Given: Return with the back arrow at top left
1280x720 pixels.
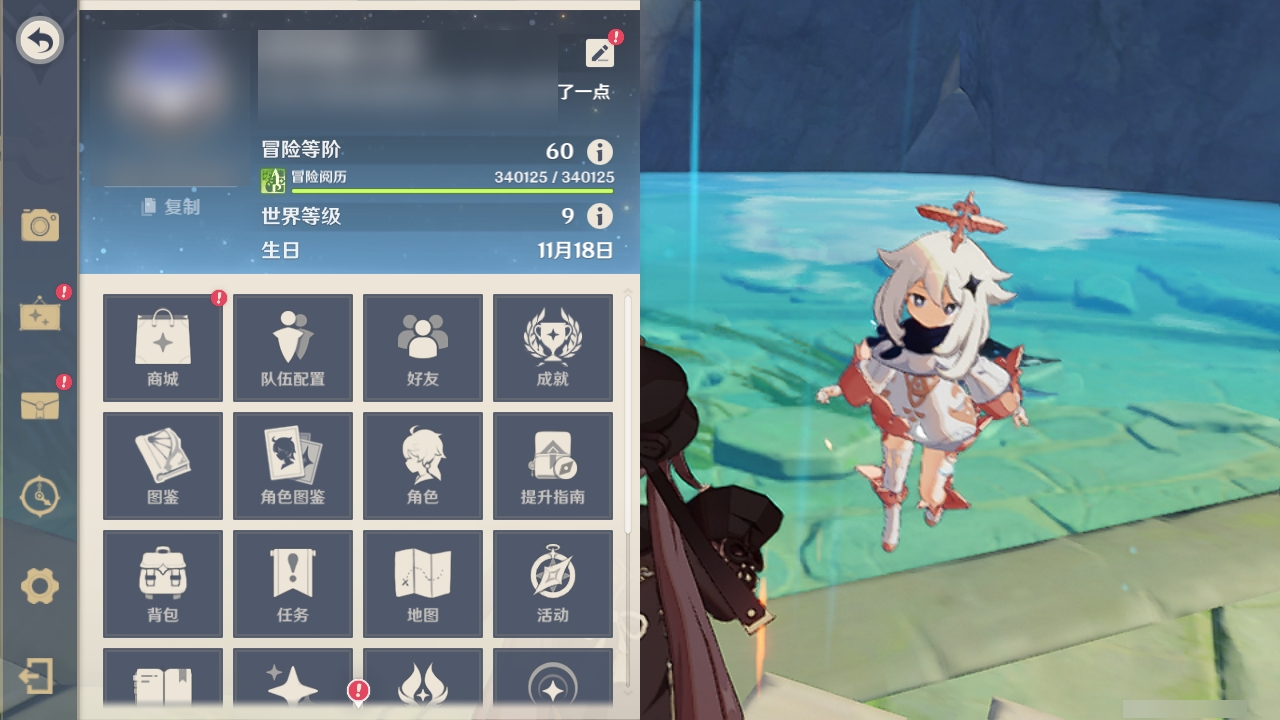Looking at the screenshot, I should [x=40, y=40].
